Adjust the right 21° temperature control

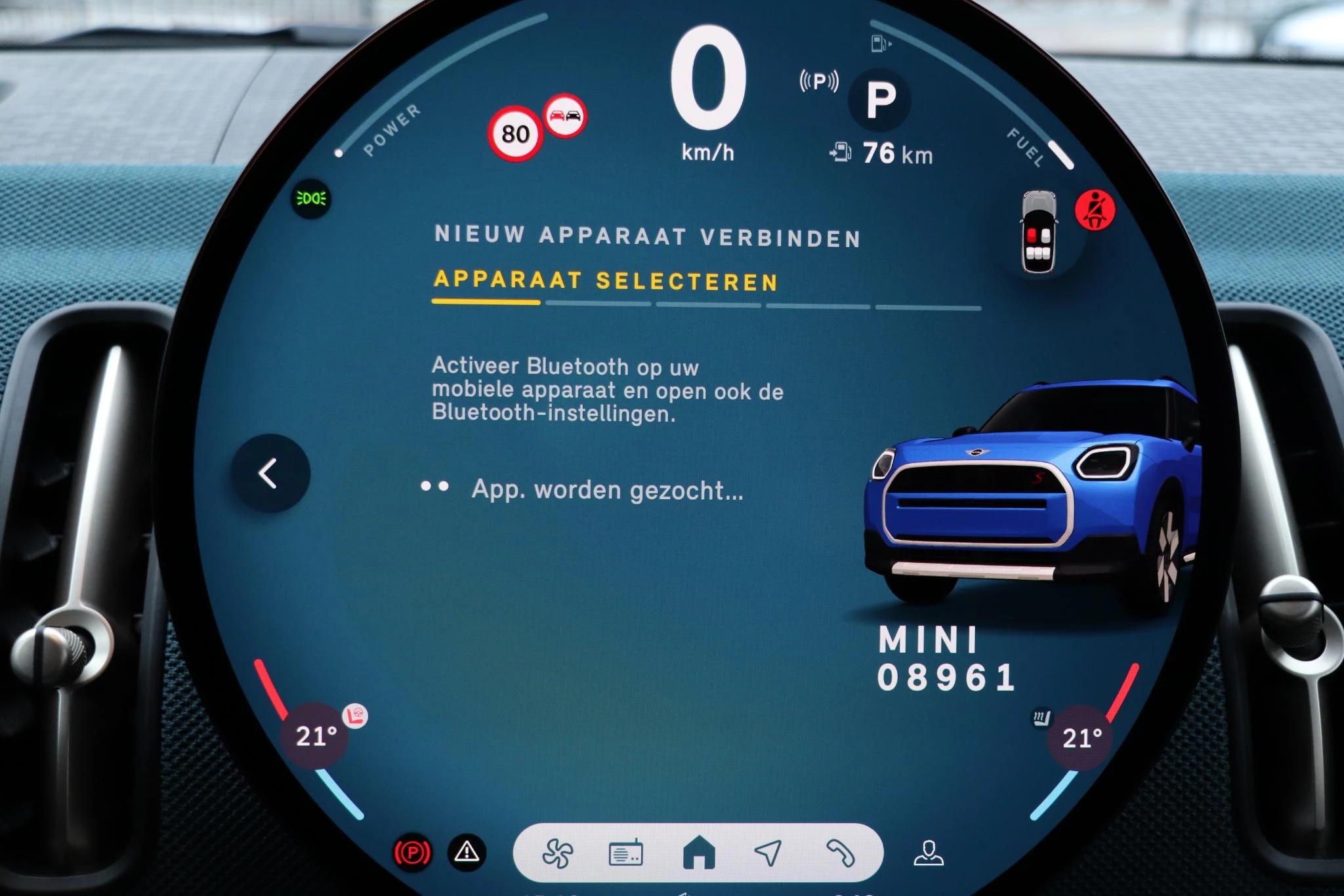(x=1081, y=738)
